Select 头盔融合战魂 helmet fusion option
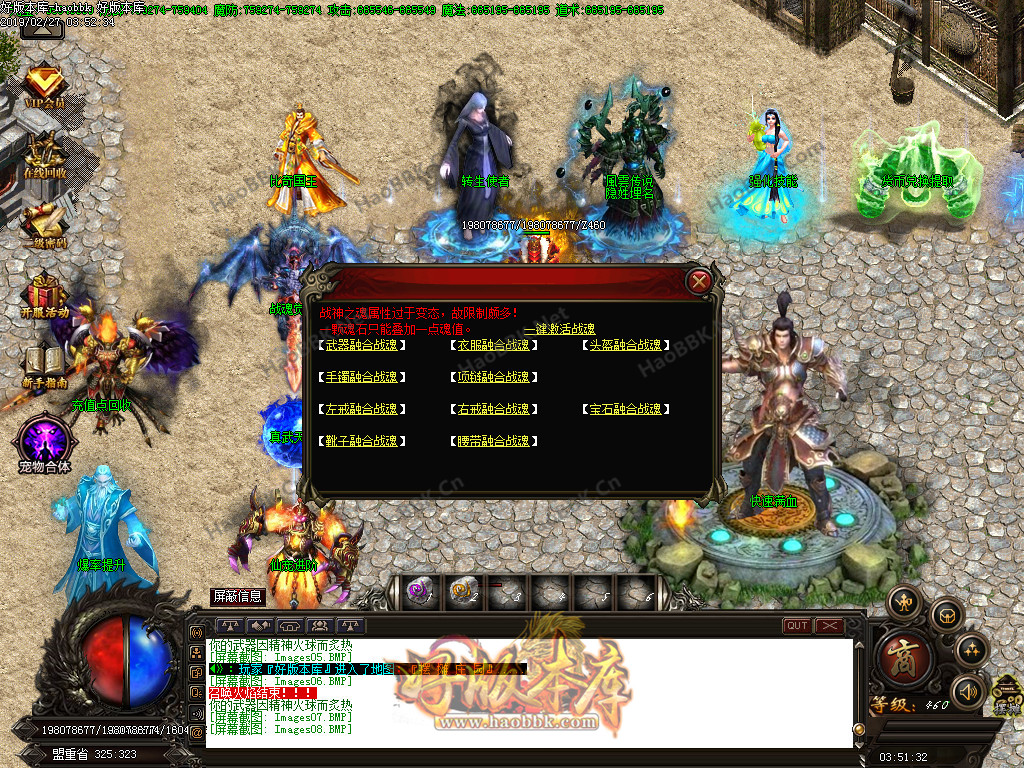The width and height of the screenshot is (1024, 768). [x=625, y=345]
